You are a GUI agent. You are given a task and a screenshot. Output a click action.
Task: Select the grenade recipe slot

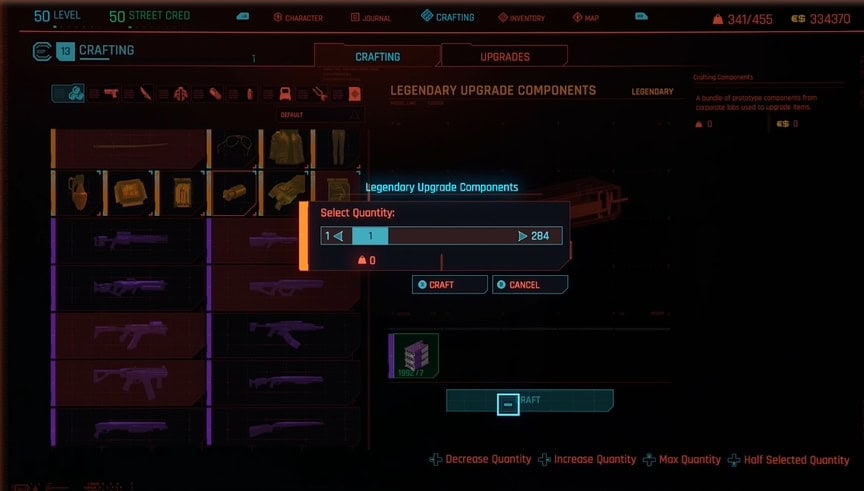click(78, 192)
